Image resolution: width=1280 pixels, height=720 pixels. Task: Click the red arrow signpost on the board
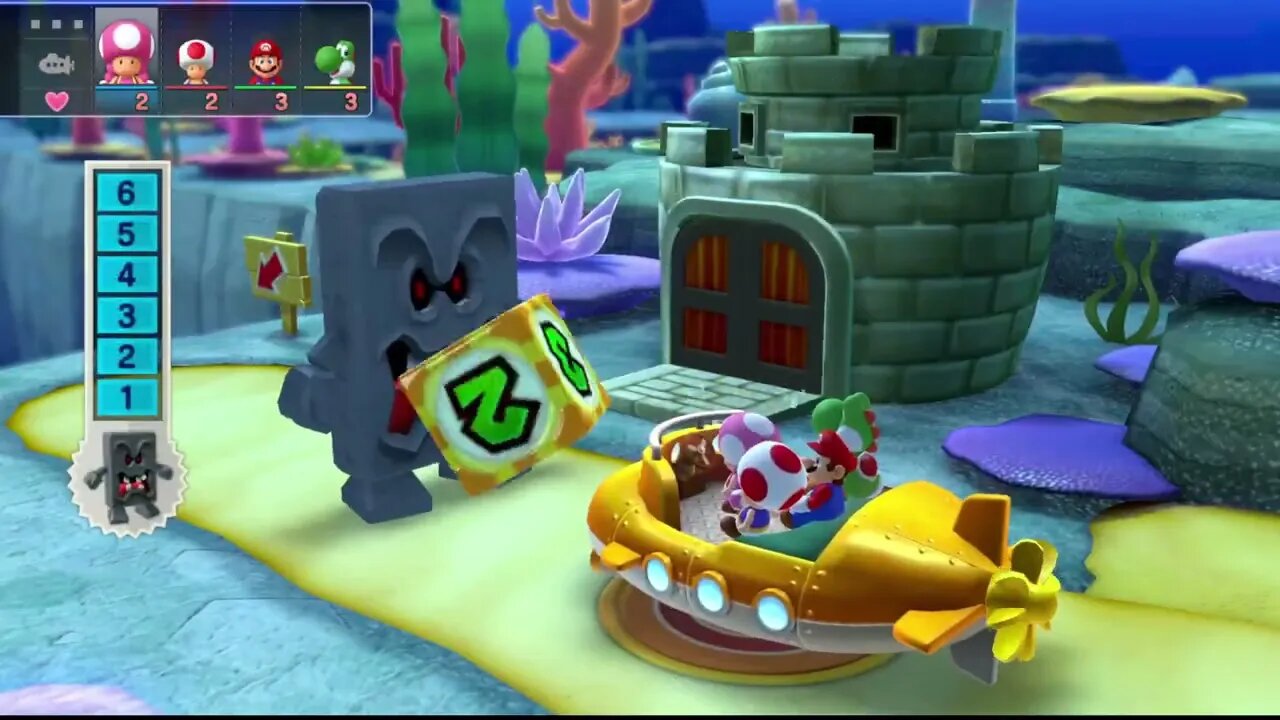pyautogui.click(x=271, y=270)
